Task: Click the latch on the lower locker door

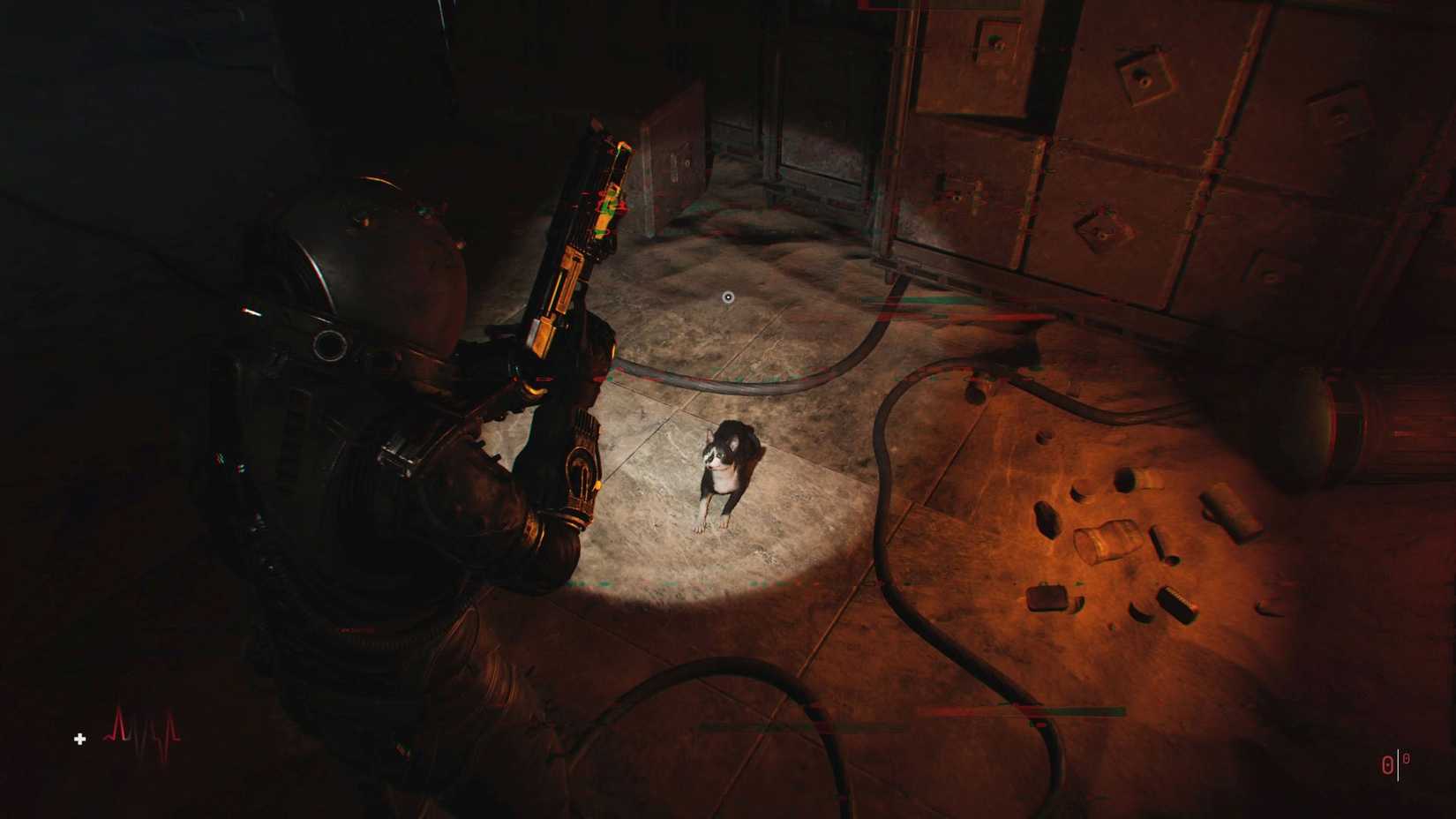Action: click(1100, 228)
